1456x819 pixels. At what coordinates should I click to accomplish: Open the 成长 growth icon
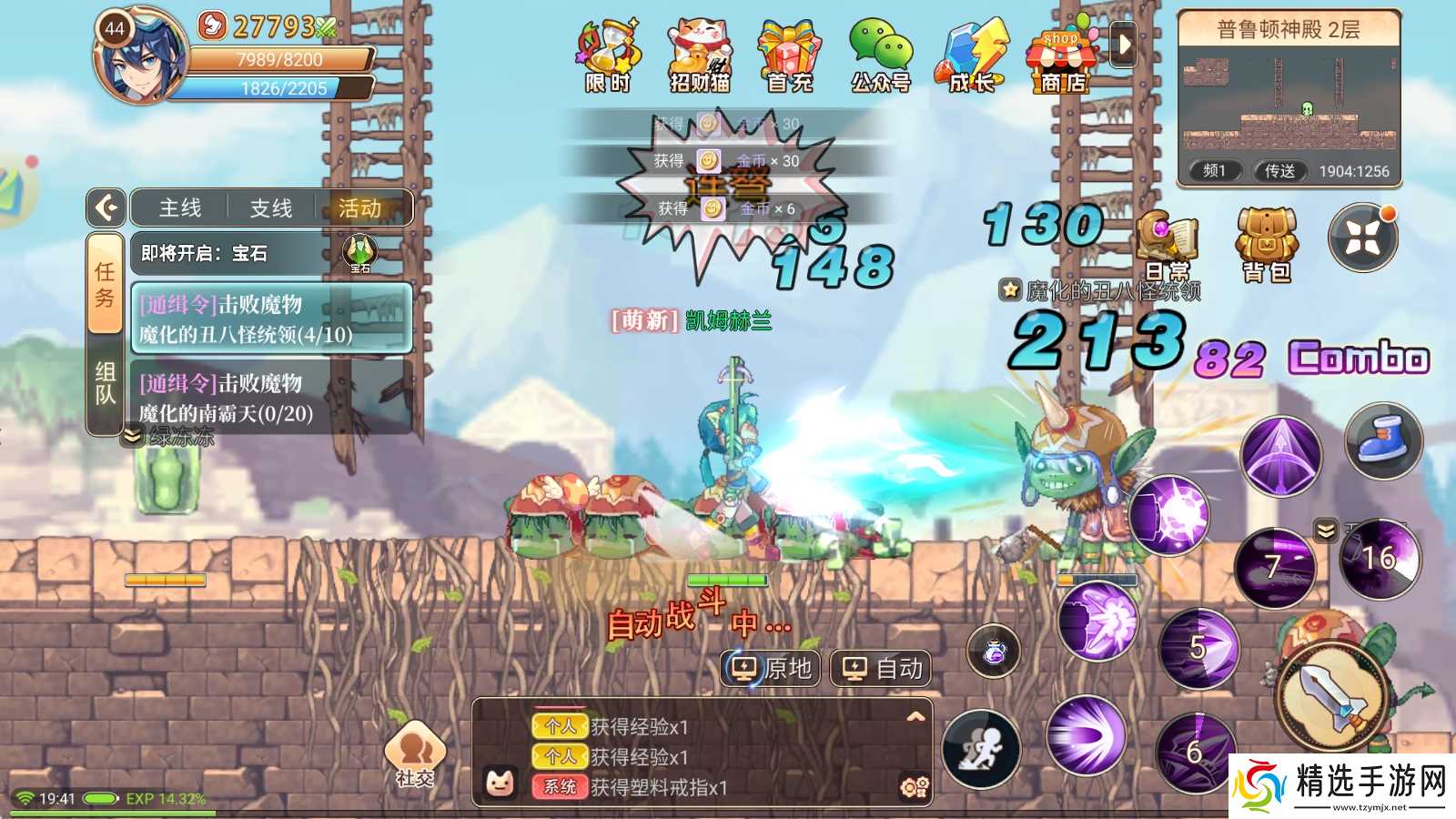click(971, 56)
